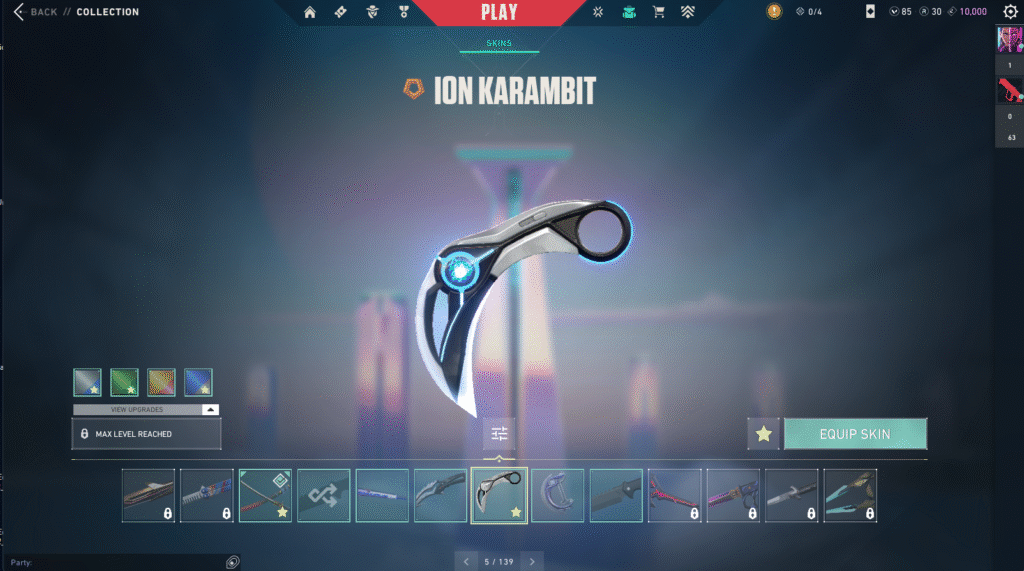Screen dimensions: 1024x571
Task: Toggle the favorite star beside Equip Skin
Action: tap(764, 434)
